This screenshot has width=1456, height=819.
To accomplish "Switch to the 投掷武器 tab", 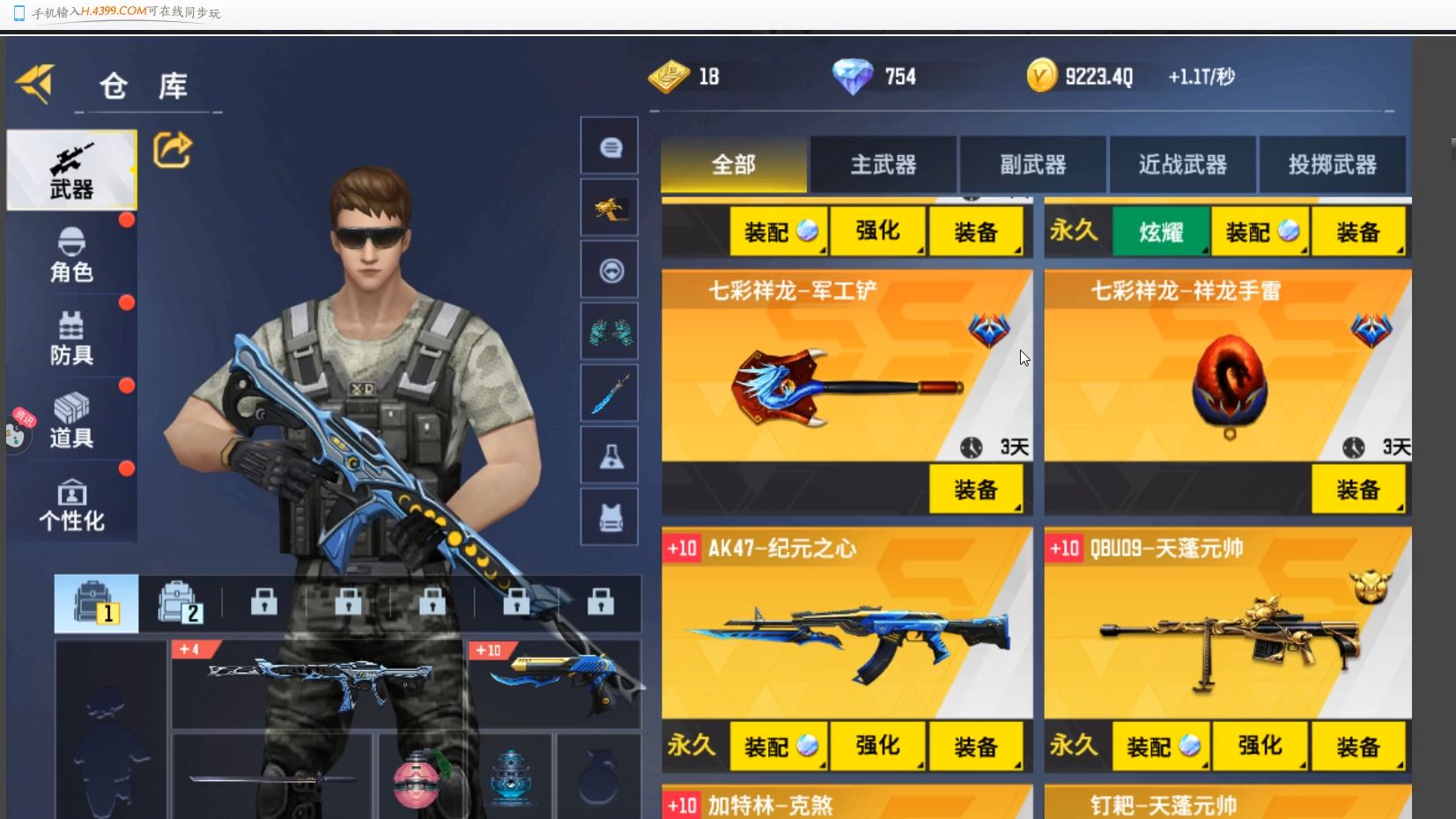I will coord(1333,165).
